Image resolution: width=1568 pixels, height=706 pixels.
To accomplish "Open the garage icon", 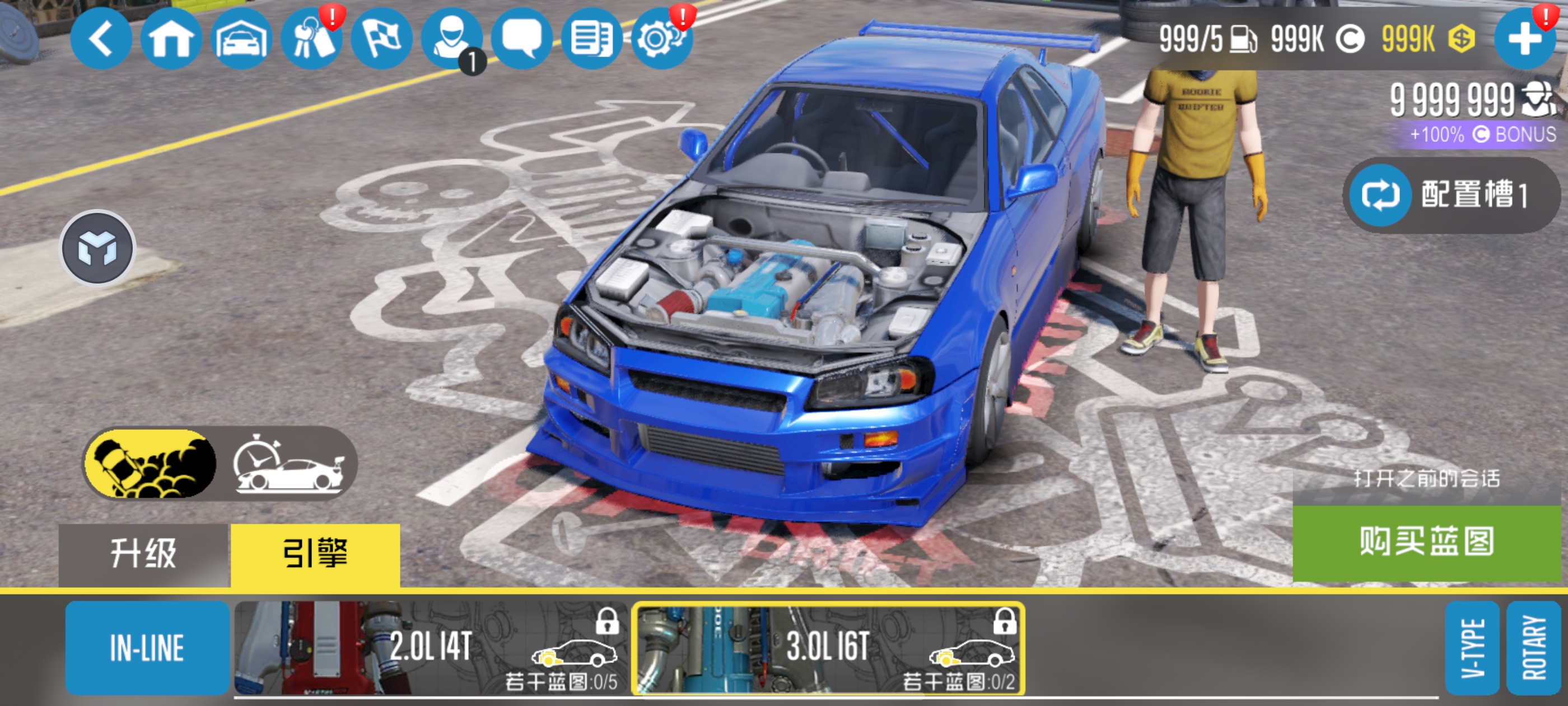I will (242, 39).
